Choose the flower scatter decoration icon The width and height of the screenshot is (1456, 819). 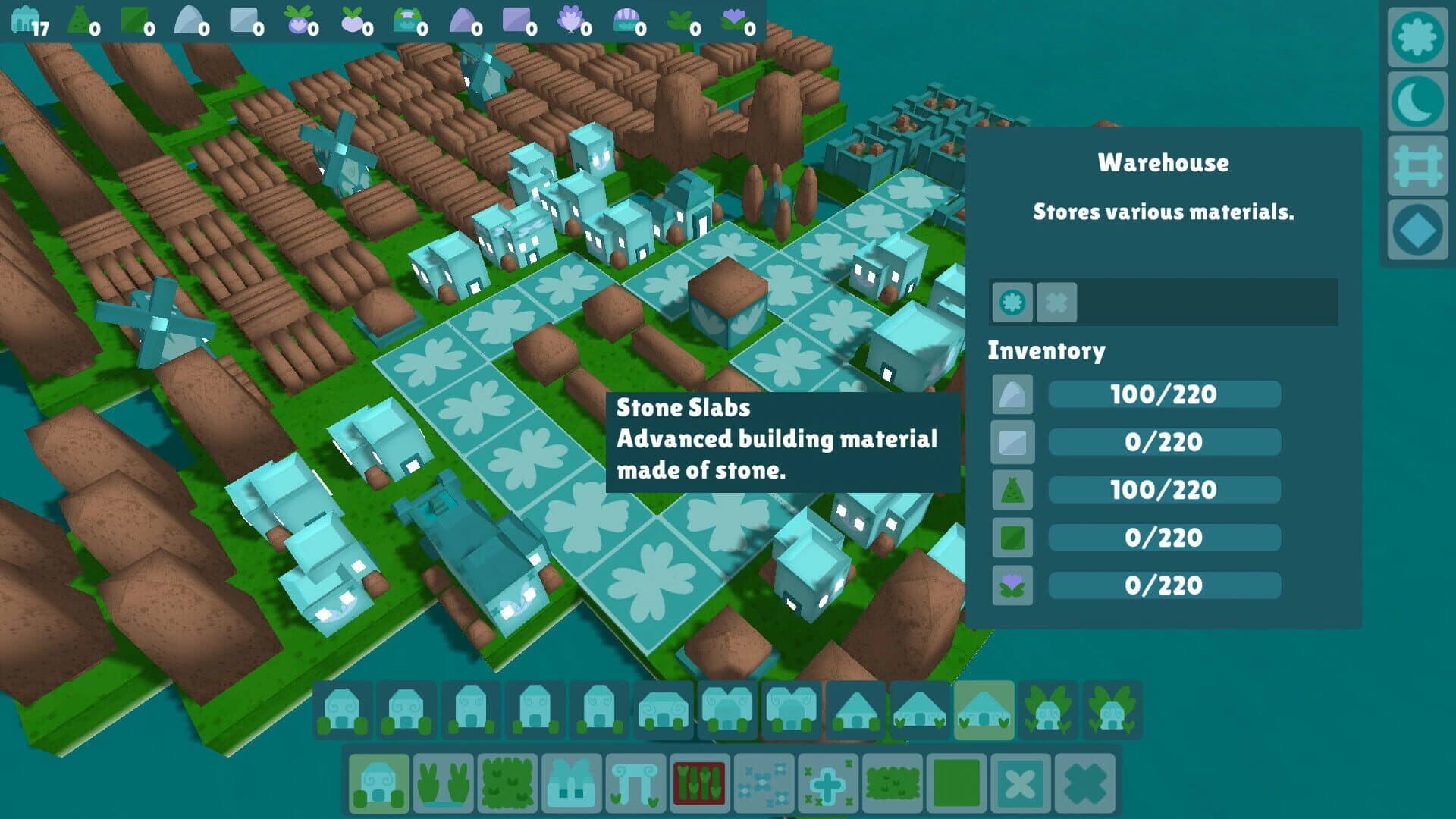[x=764, y=781]
